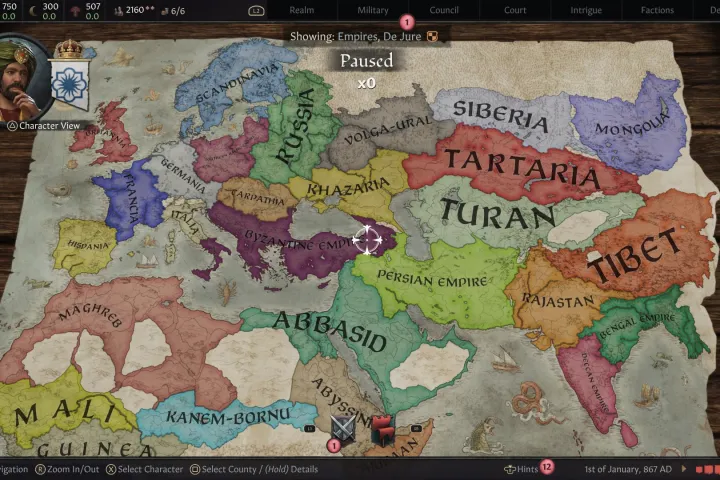
Task: Show the Factions tab
Action: pos(656,10)
